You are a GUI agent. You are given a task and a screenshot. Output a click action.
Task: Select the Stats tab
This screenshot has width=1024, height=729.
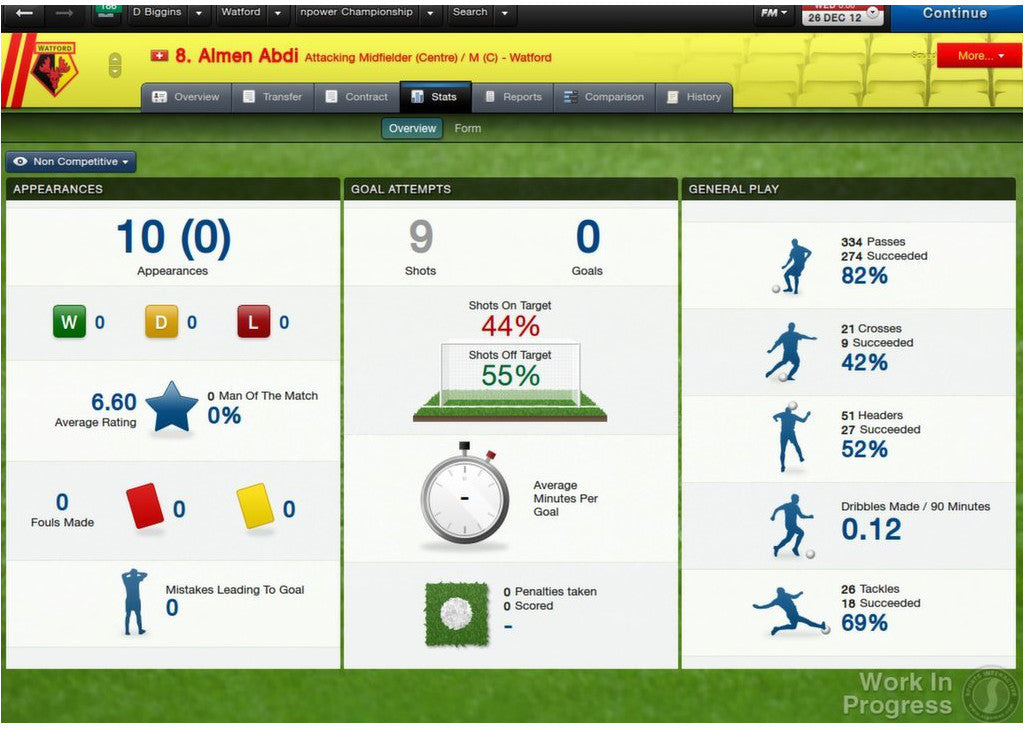434,97
